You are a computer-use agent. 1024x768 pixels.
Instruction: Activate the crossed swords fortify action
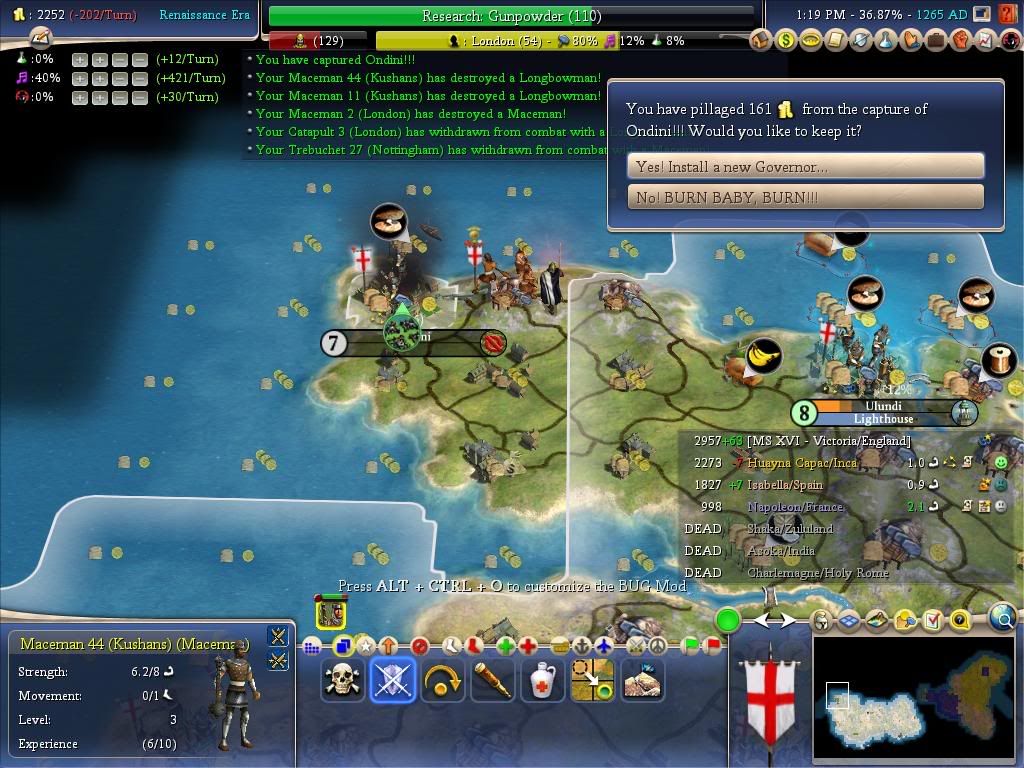click(392, 680)
